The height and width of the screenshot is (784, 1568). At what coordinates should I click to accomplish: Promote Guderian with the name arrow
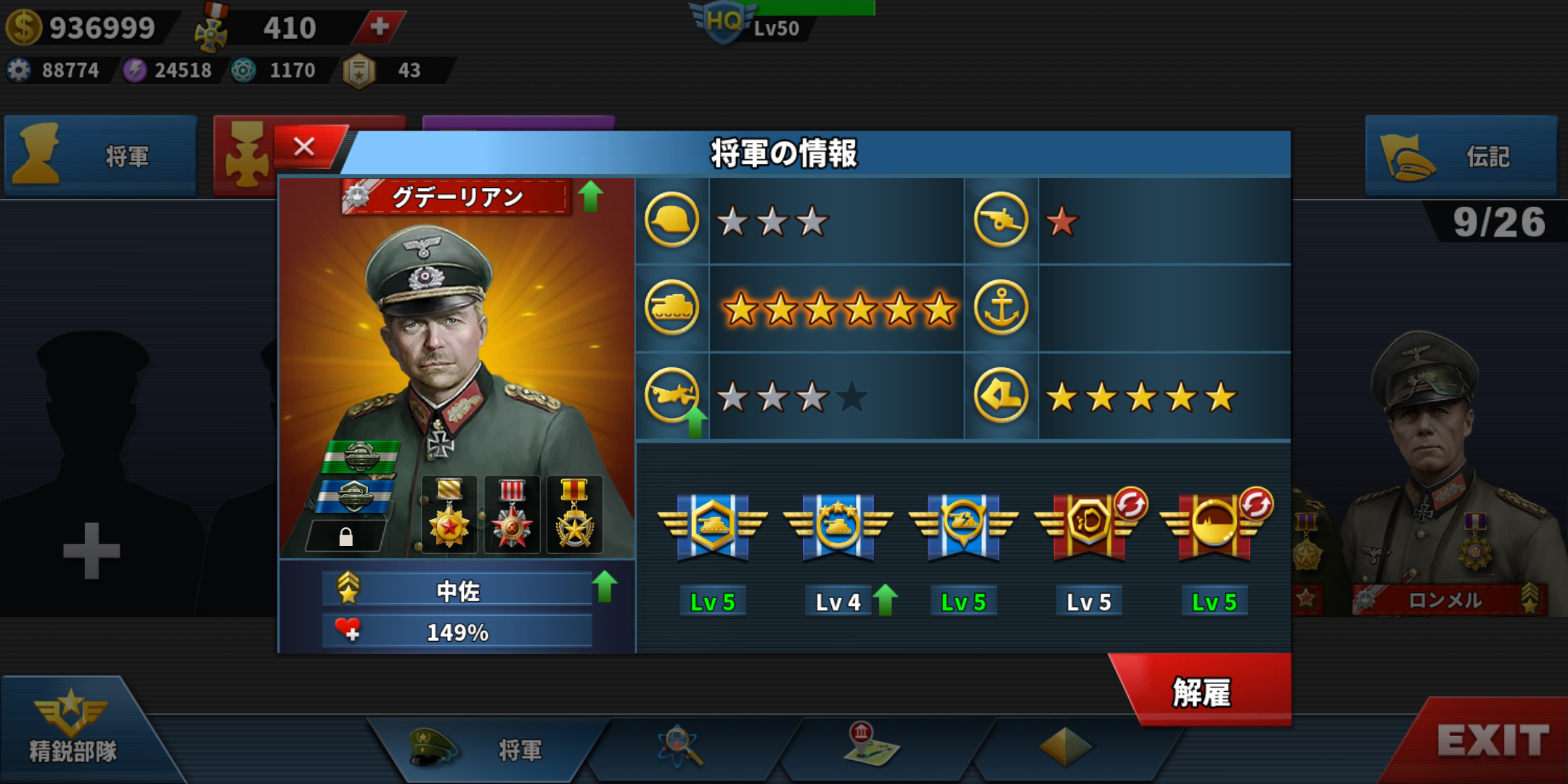pos(591,196)
